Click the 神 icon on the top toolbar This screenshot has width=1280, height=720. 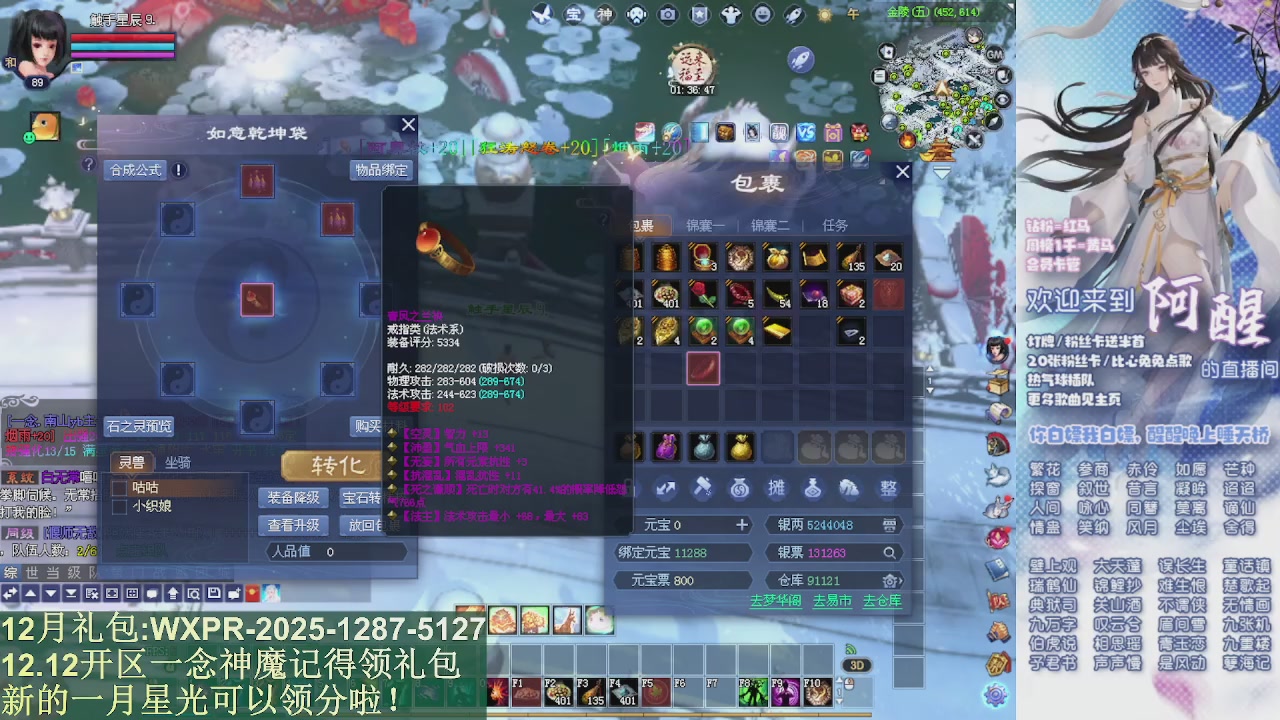(605, 14)
